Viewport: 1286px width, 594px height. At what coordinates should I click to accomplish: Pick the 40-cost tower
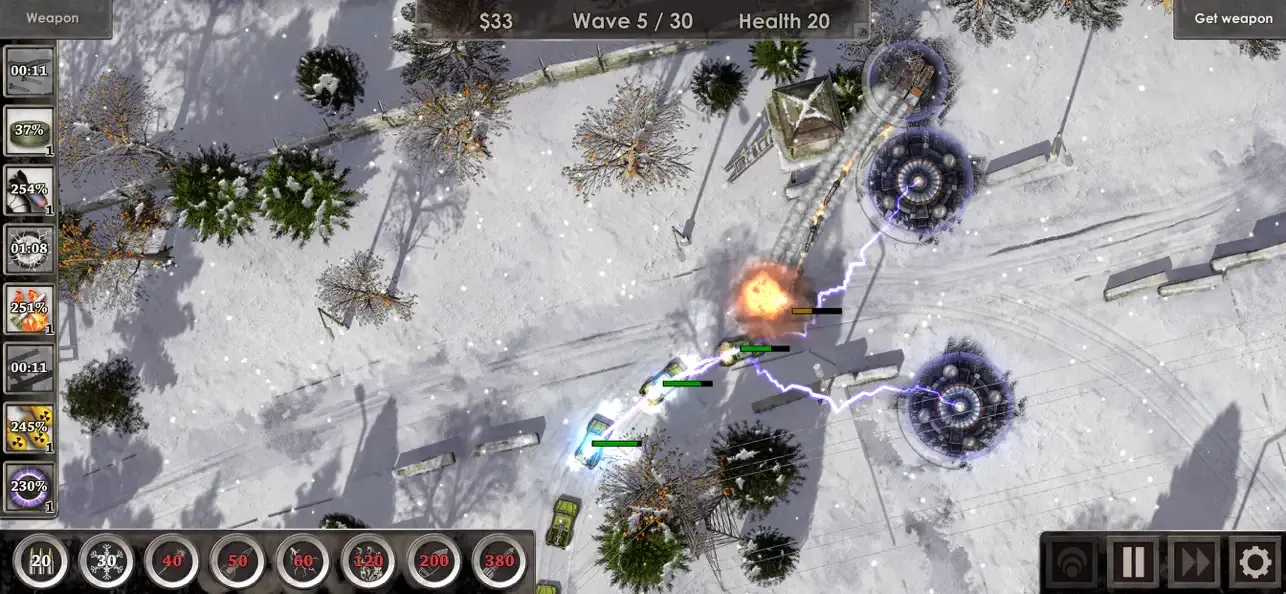(172, 561)
